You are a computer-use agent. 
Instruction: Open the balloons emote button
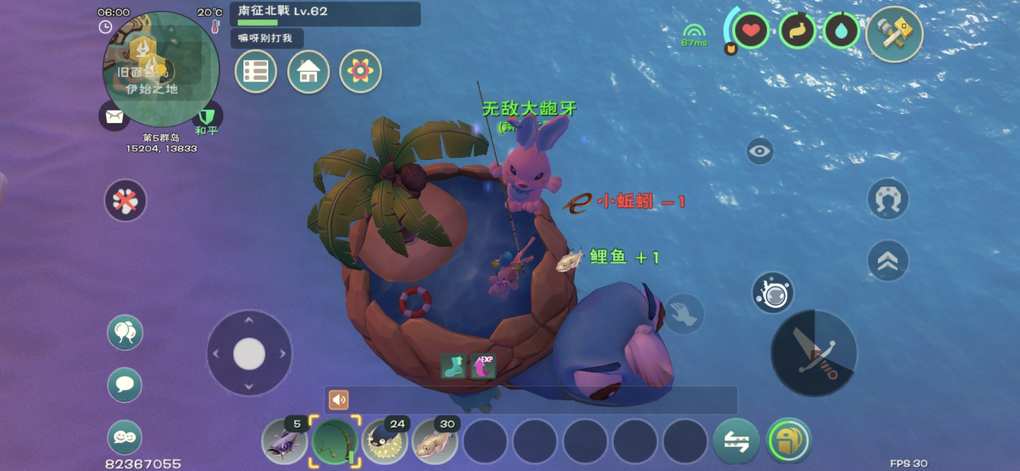coord(125,332)
